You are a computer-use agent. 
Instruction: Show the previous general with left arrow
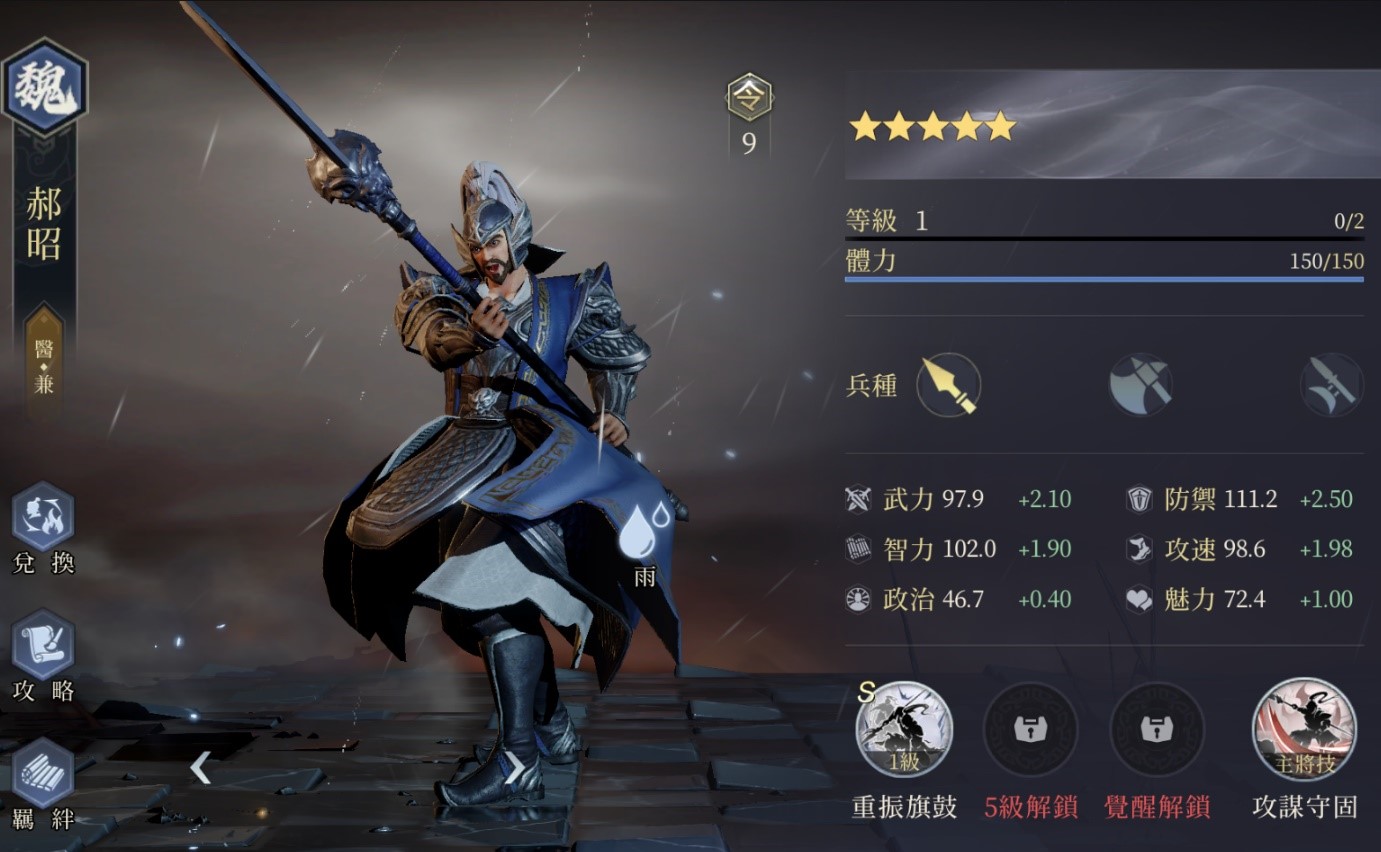click(201, 768)
